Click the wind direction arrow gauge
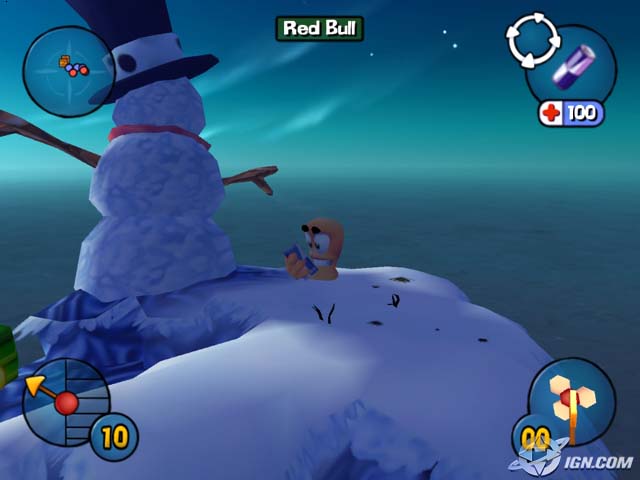Viewport: 640px width, 480px height. [x=62, y=402]
